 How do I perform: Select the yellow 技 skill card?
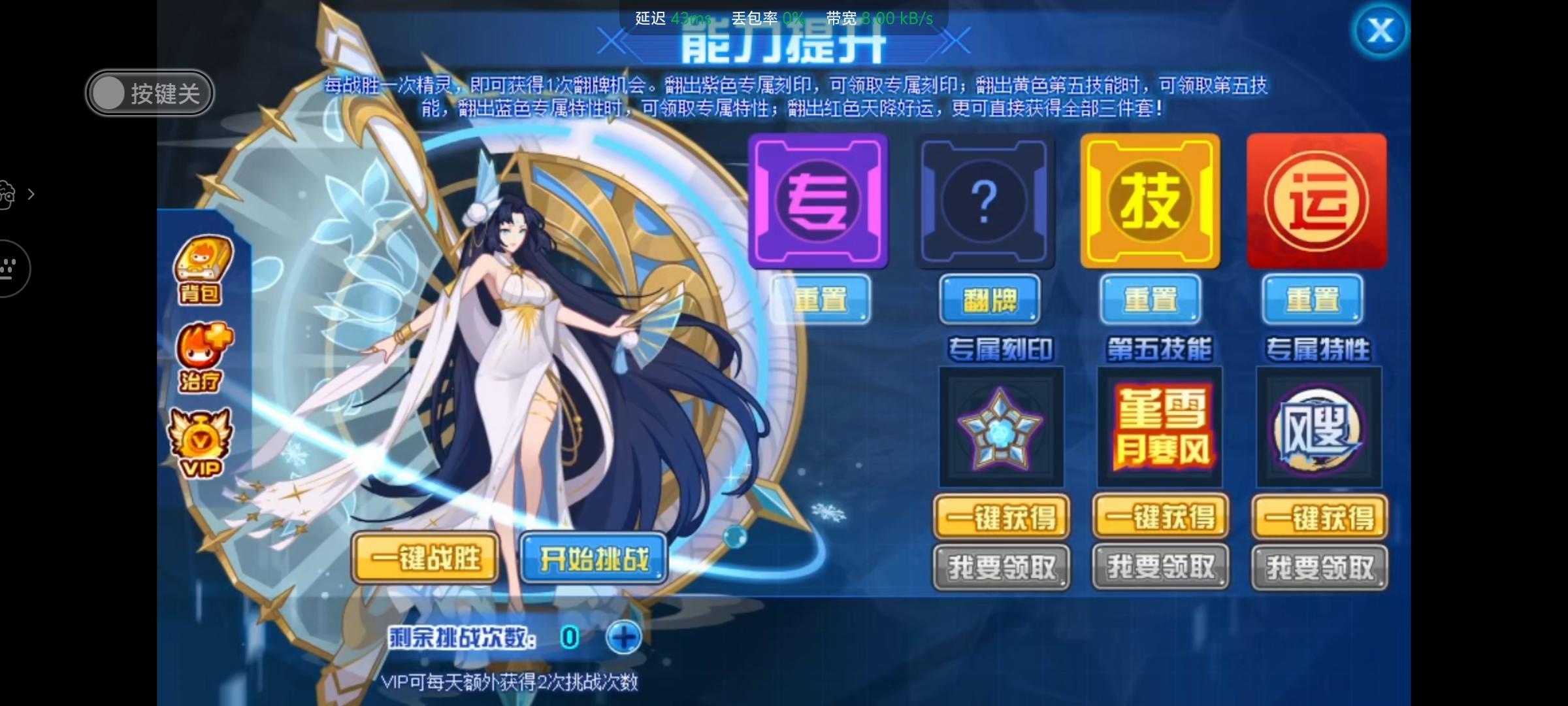click(x=1150, y=201)
